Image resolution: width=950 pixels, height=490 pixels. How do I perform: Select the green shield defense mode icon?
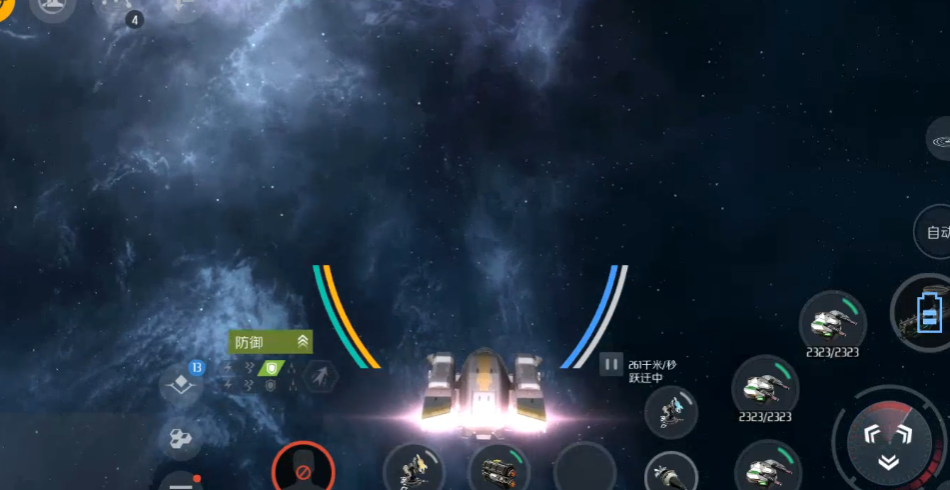[270, 369]
